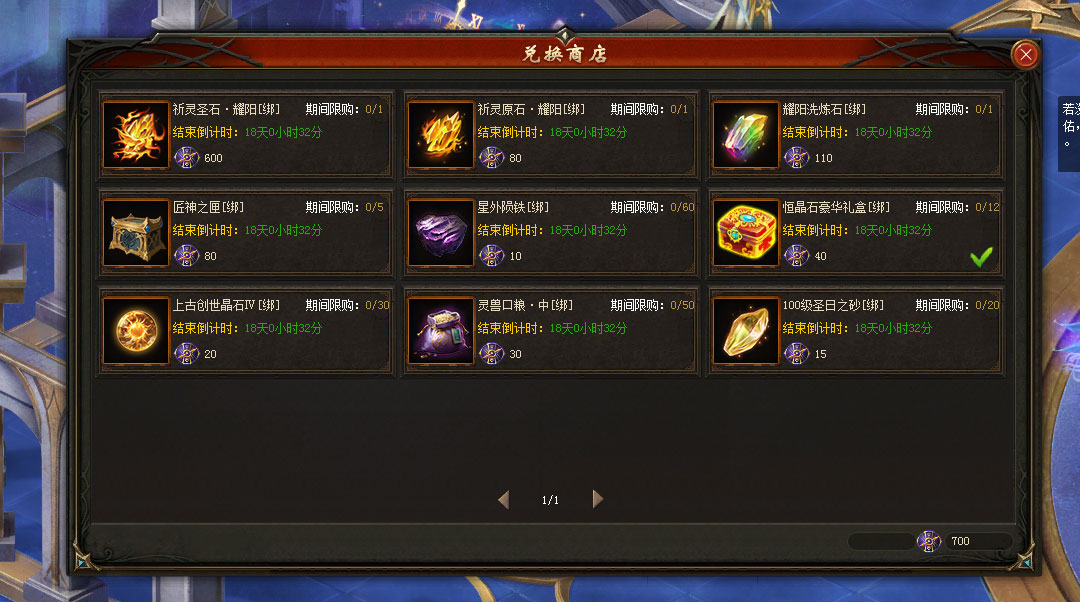The width and height of the screenshot is (1080, 602).
Task: Pick the 上古创世晶石Ⅳ golden orb
Action: point(136,331)
